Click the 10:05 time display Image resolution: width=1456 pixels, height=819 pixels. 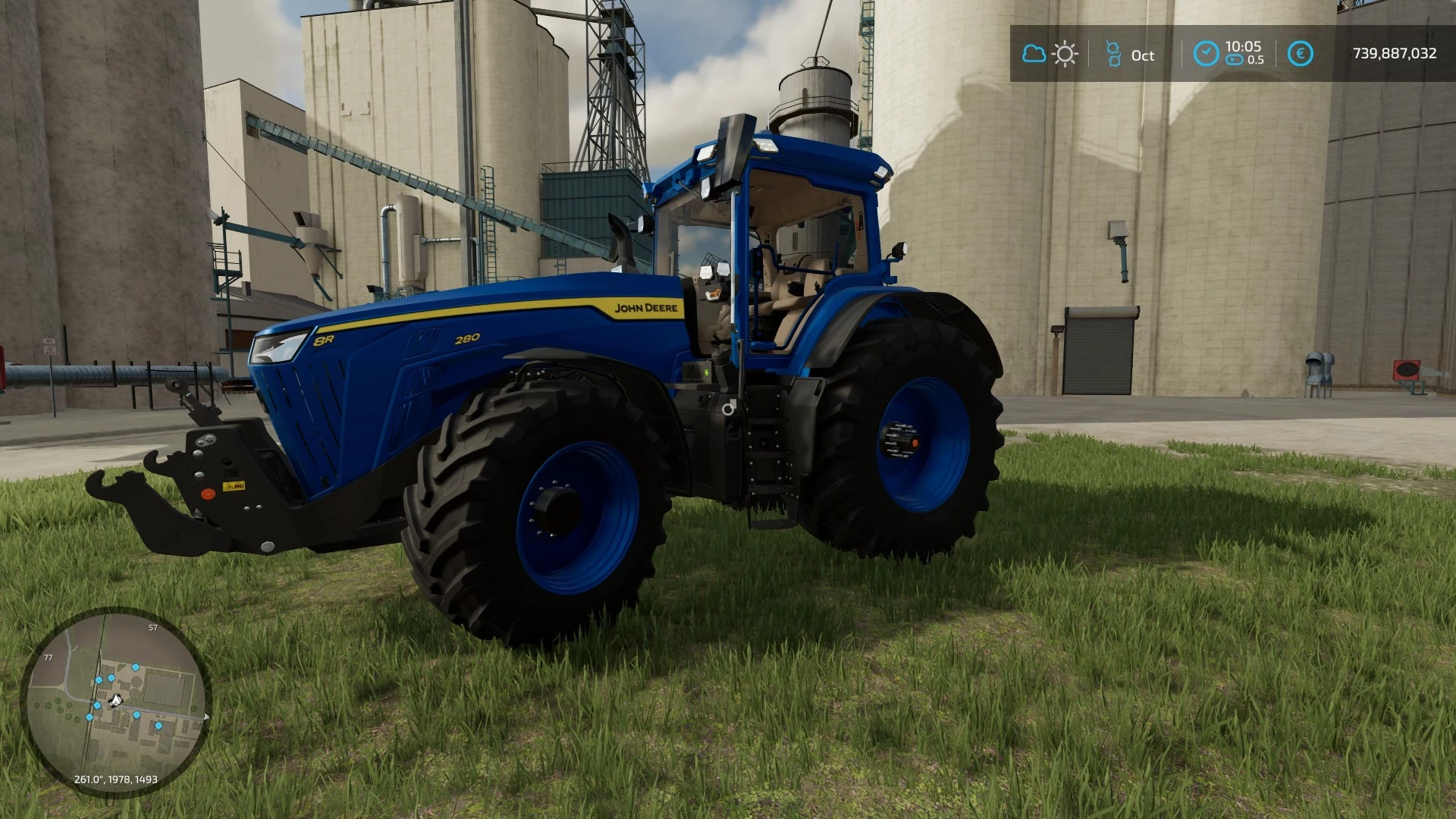(x=1244, y=47)
